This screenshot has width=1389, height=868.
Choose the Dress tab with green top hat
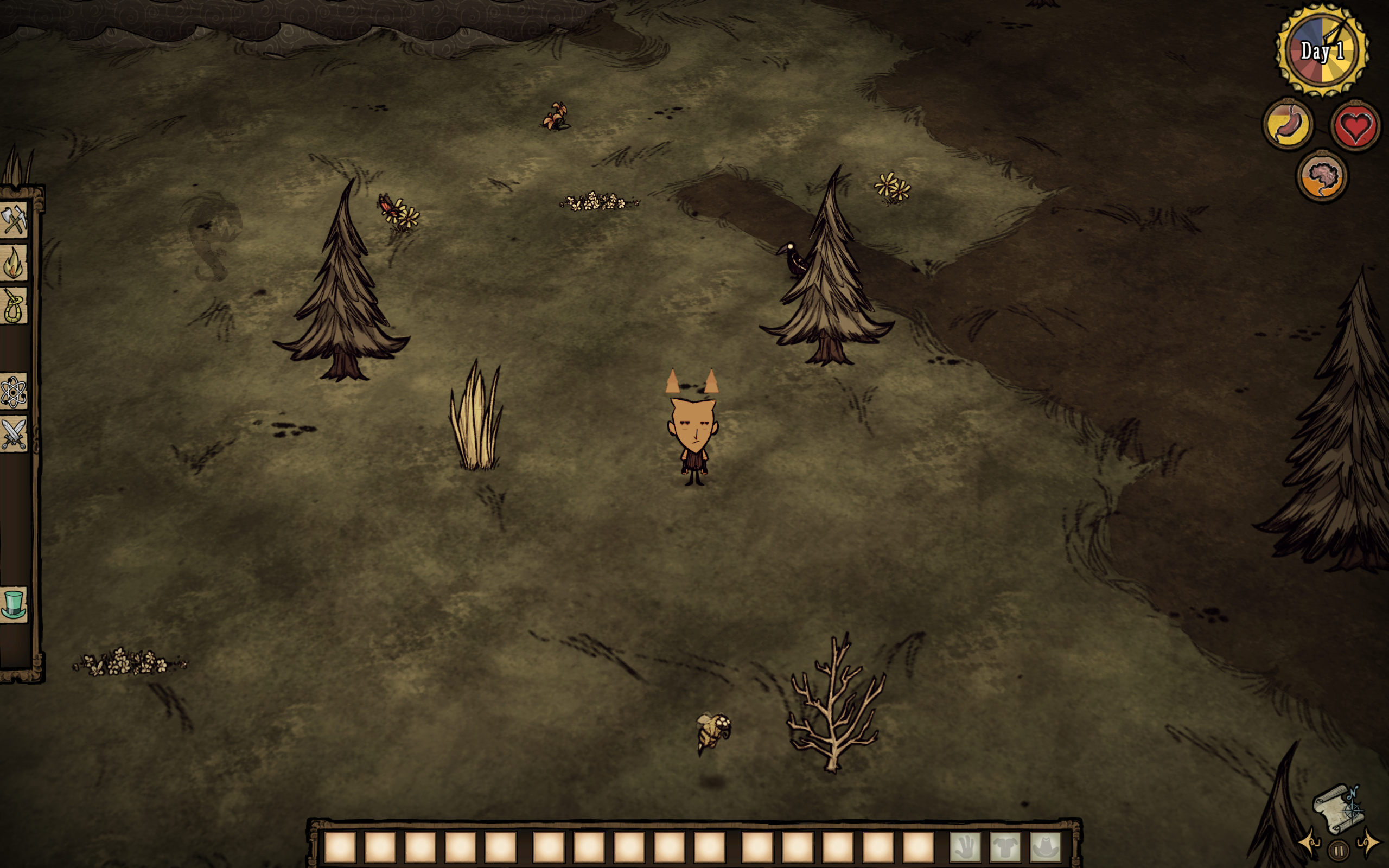pos(14,604)
